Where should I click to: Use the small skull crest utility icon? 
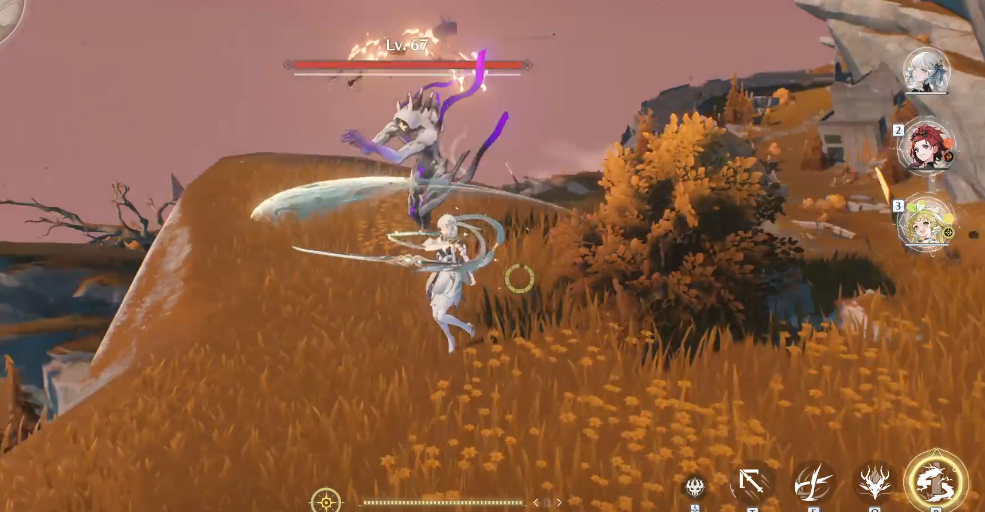pyautogui.click(x=695, y=487)
